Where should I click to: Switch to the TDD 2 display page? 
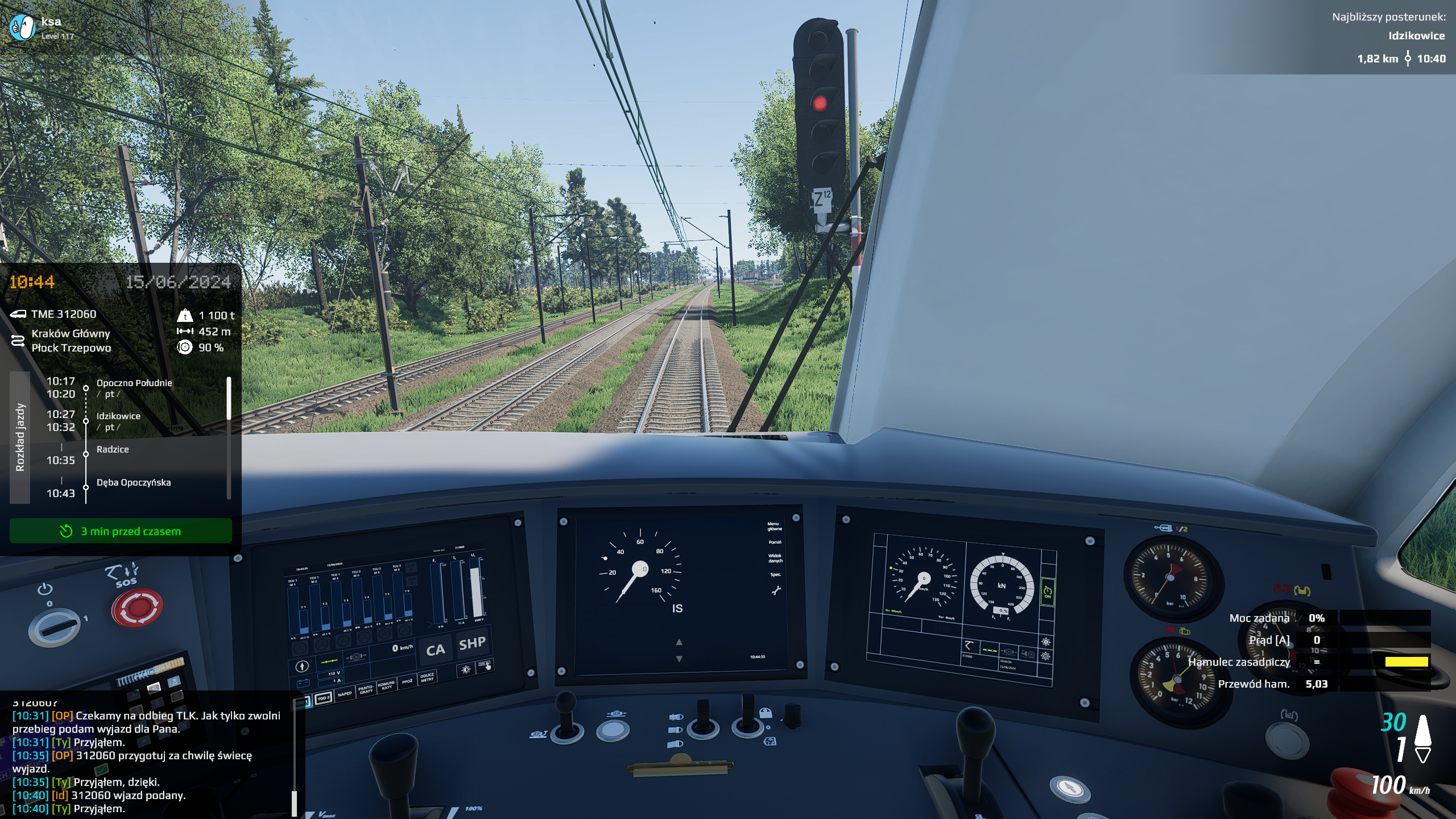(323, 698)
